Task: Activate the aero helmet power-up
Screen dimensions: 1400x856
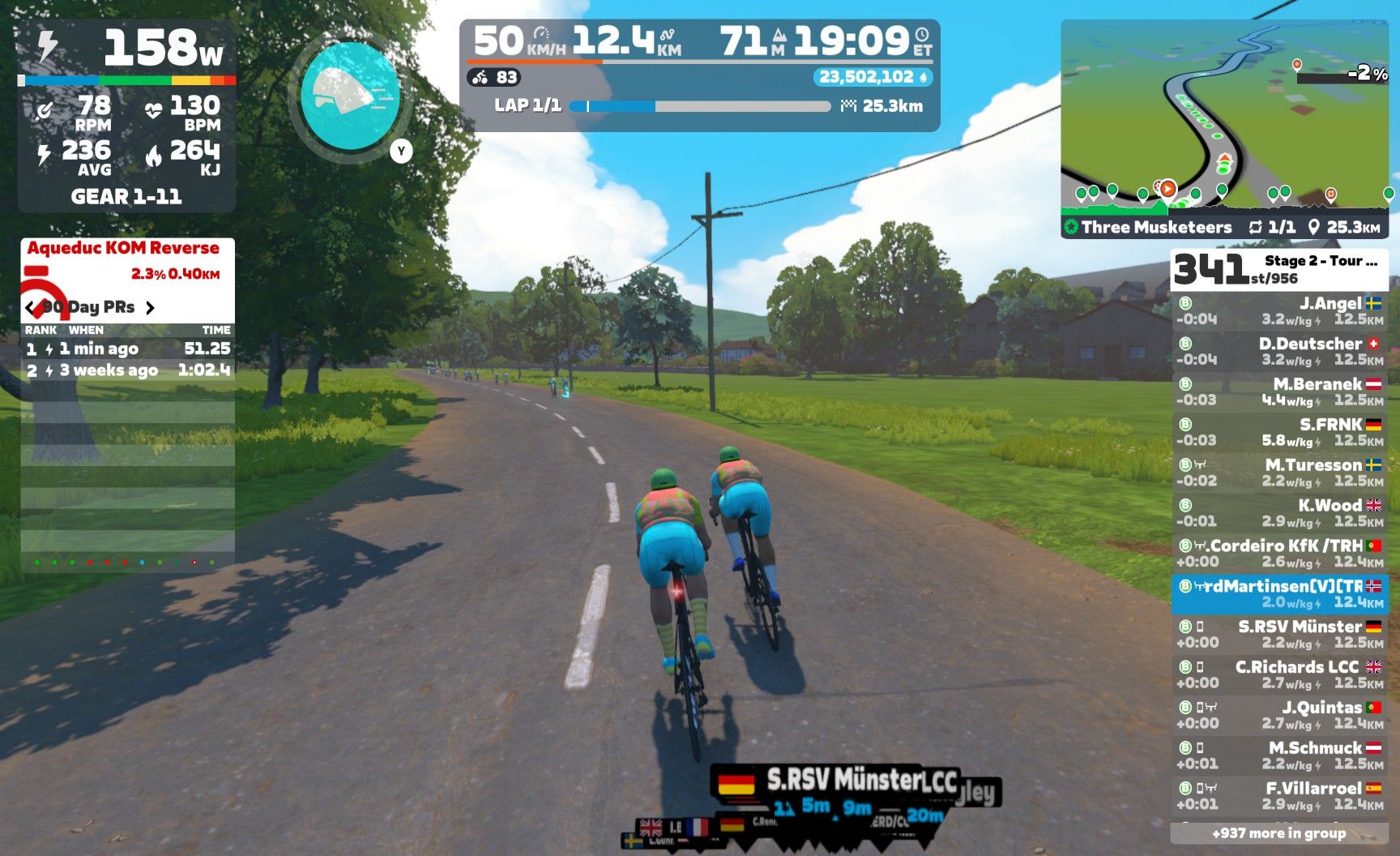Action: point(349,97)
